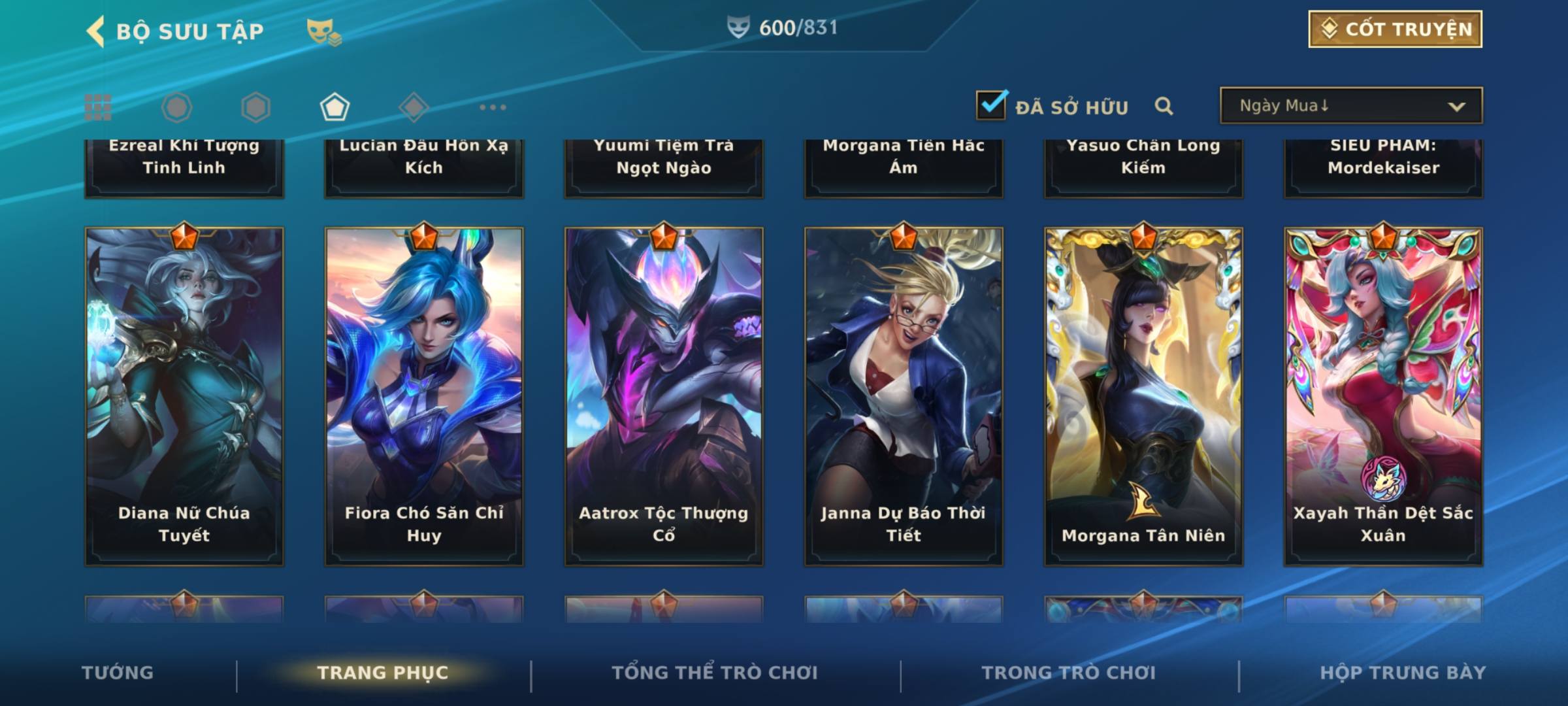The image size is (1568, 706).
Task: Open Fiora Chó Săn Chỉ Huy skin
Action: point(424,395)
